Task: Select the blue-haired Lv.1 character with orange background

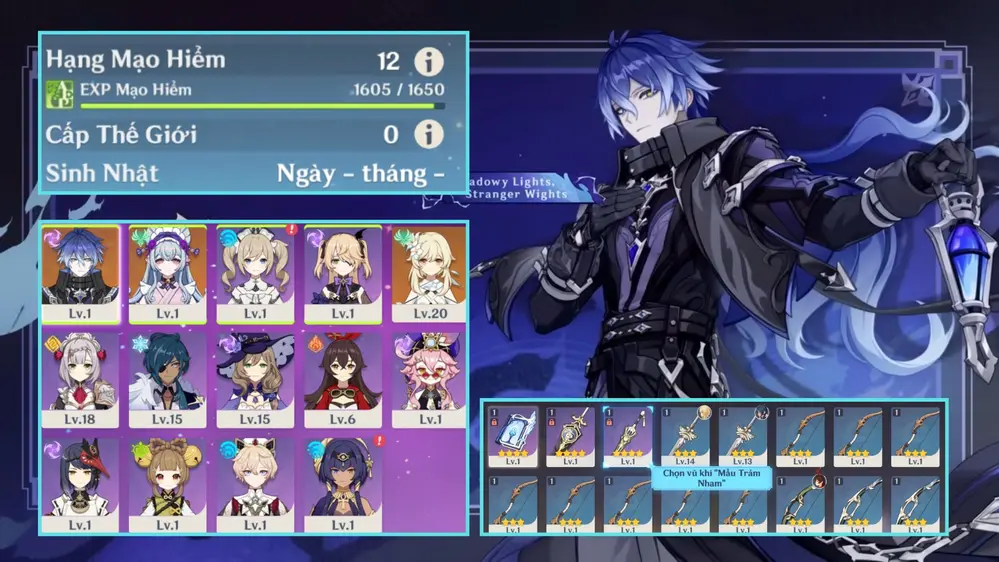Action: pos(80,270)
